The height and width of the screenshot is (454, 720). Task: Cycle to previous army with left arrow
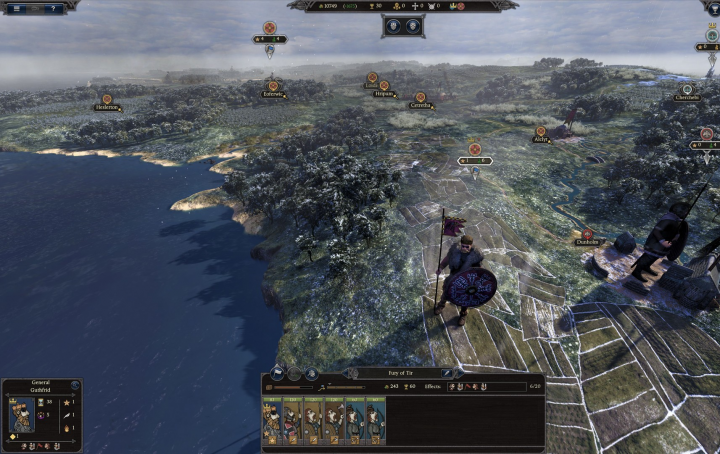346,373
